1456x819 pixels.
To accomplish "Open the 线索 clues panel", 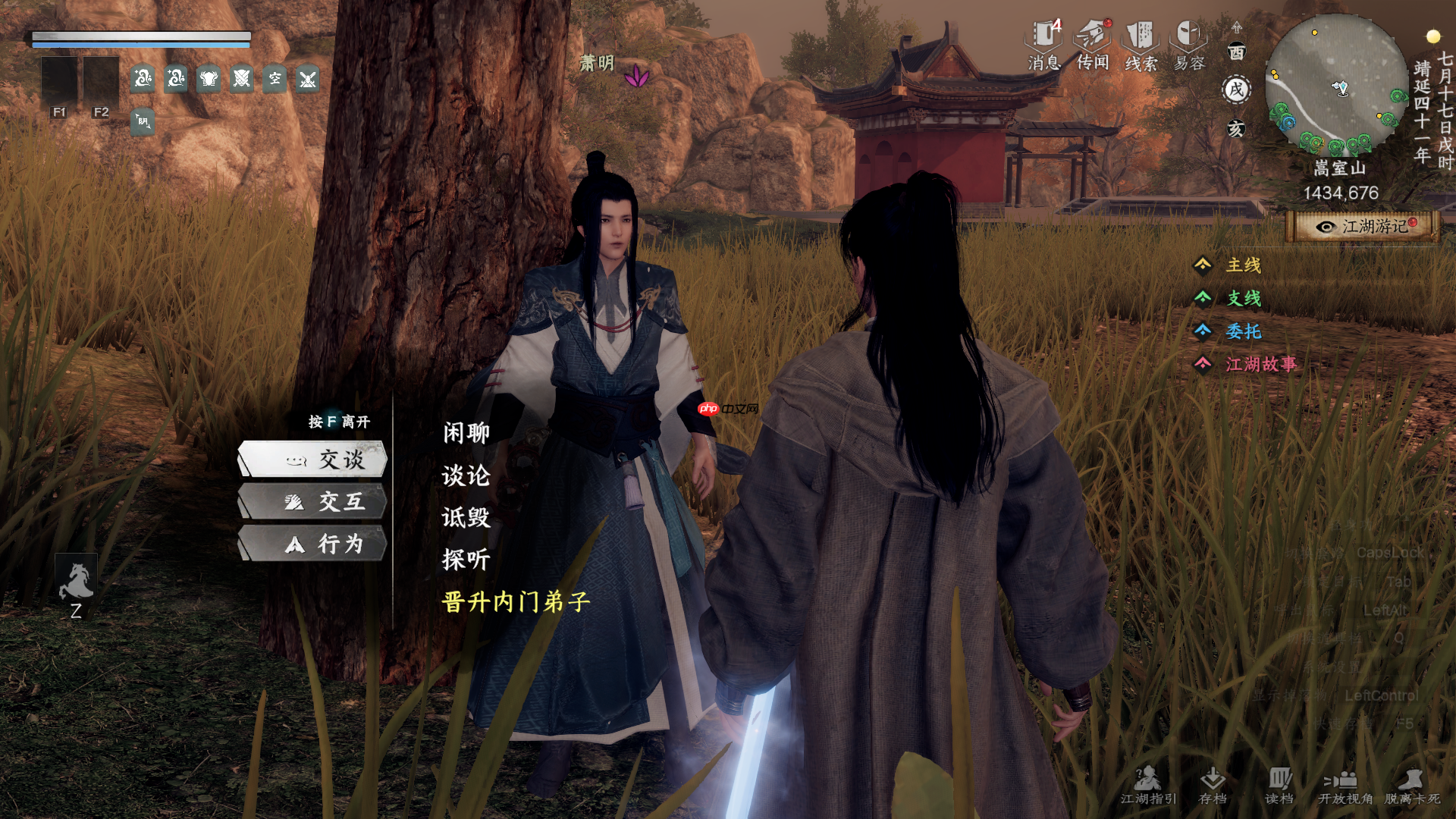I will coord(1141,44).
